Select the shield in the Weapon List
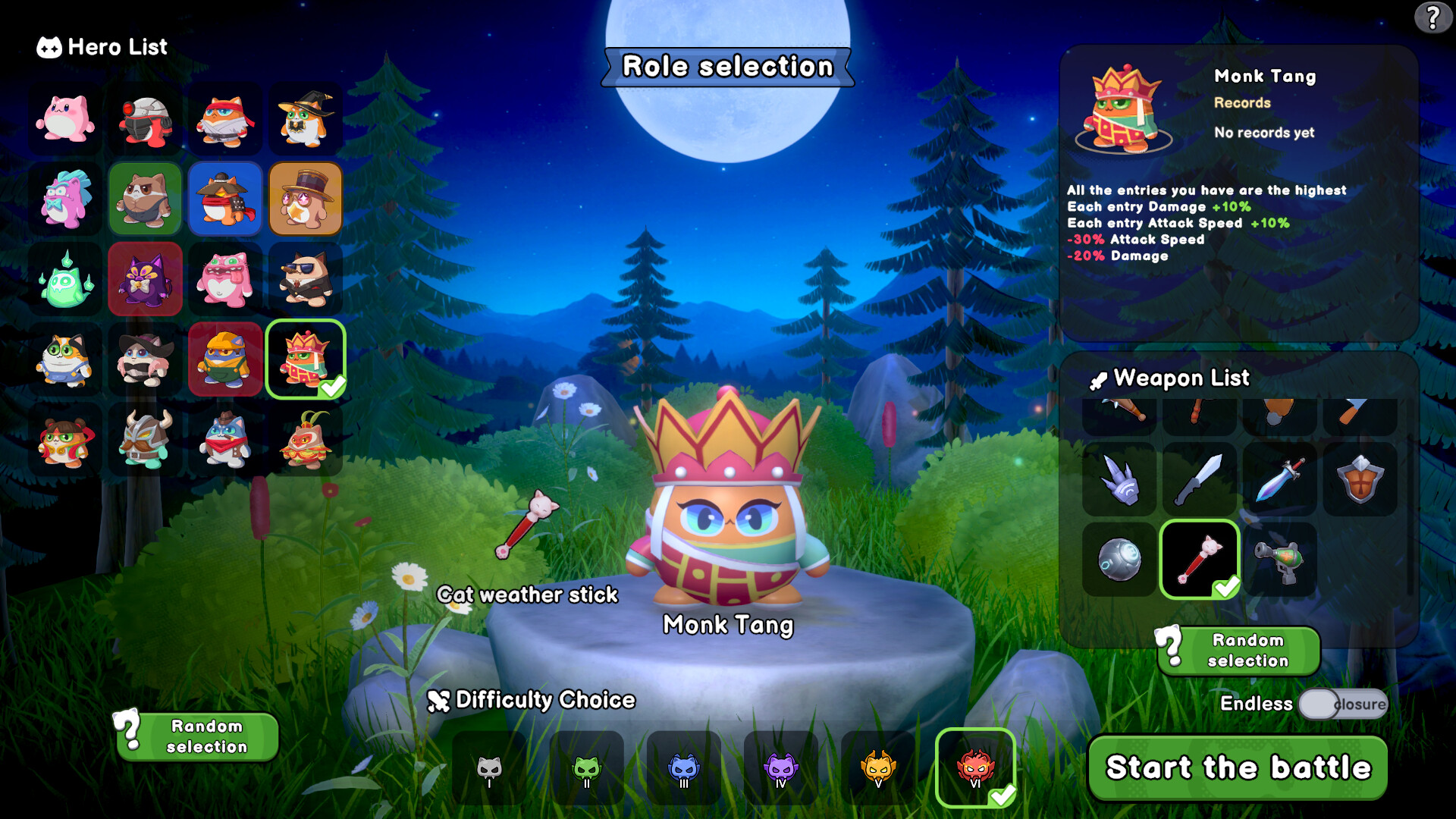This screenshot has height=819, width=1456. (x=1361, y=479)
